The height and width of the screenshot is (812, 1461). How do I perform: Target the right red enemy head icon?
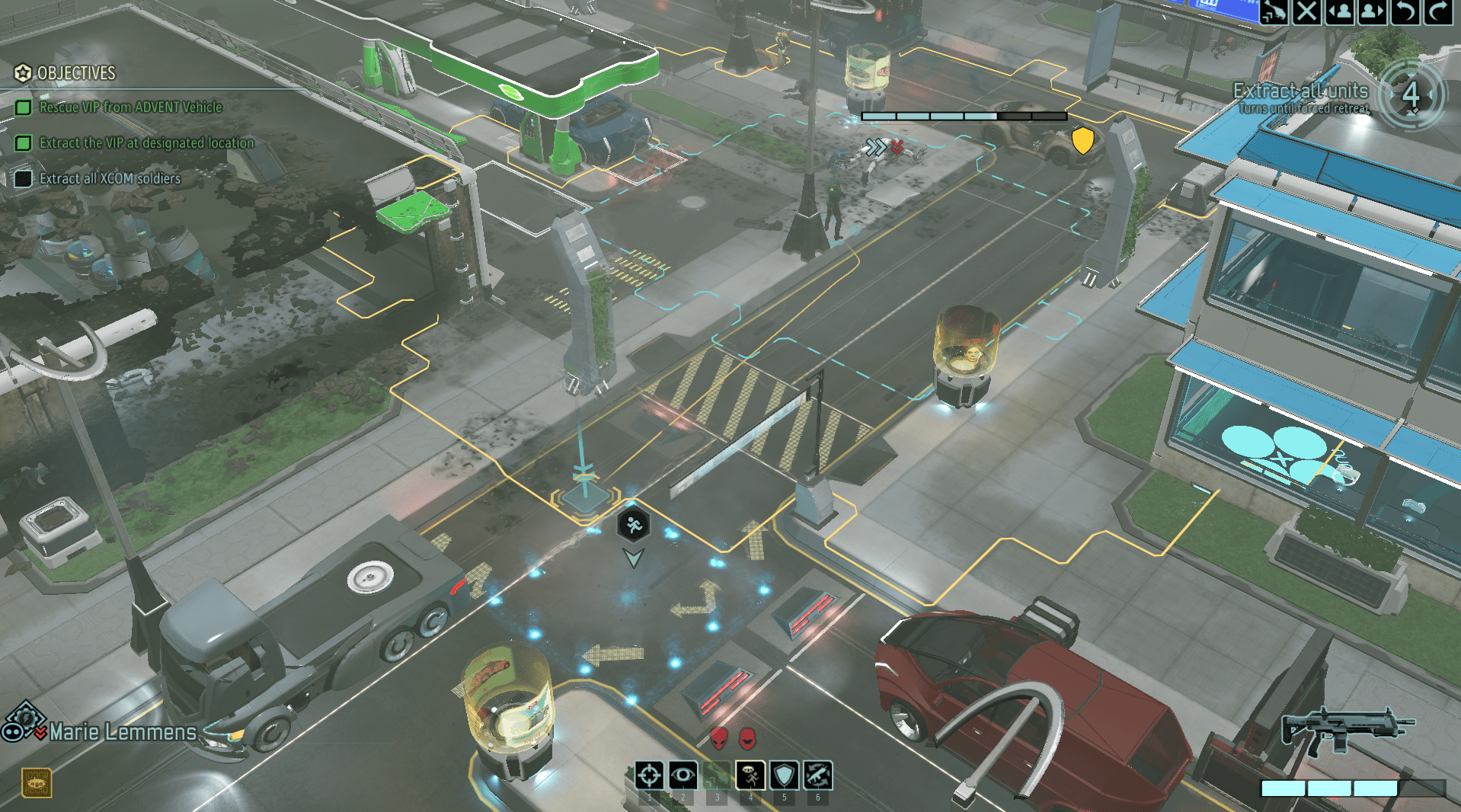[x=748, y=737]
